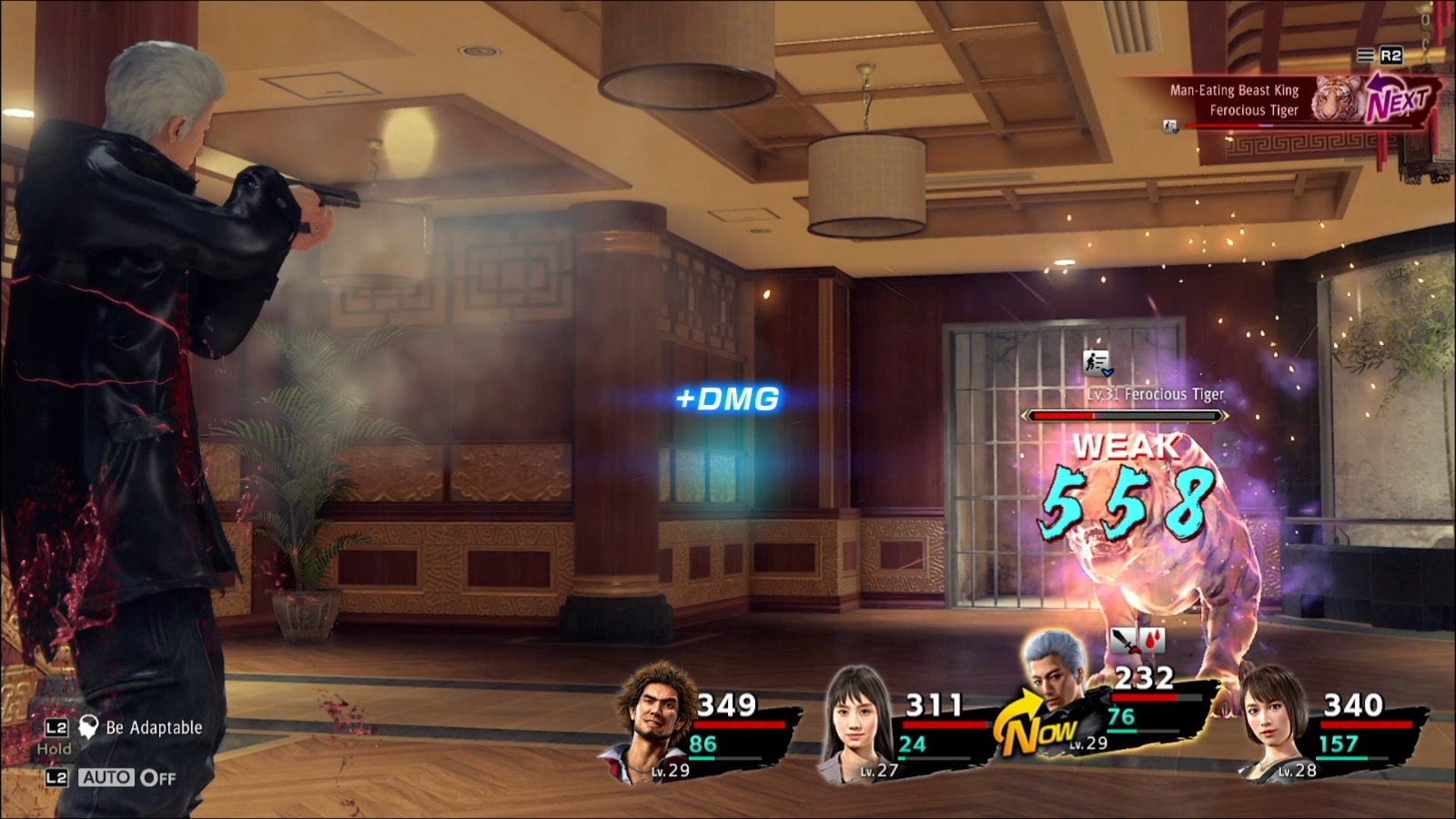Expand the debuff chevron above the tiger
Viewport: 1456px width, 819px height.
[x=1108, y=371]
